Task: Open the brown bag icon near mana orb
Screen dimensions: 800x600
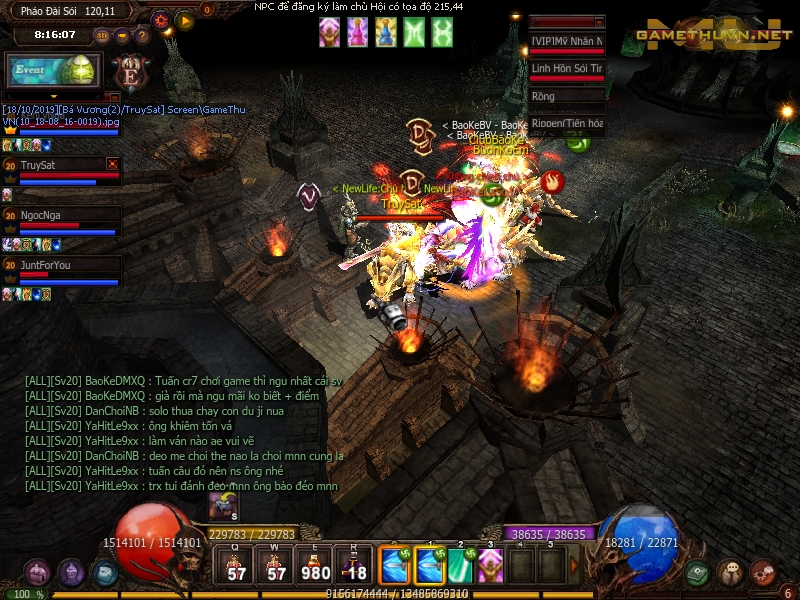Action: [730, 573]
